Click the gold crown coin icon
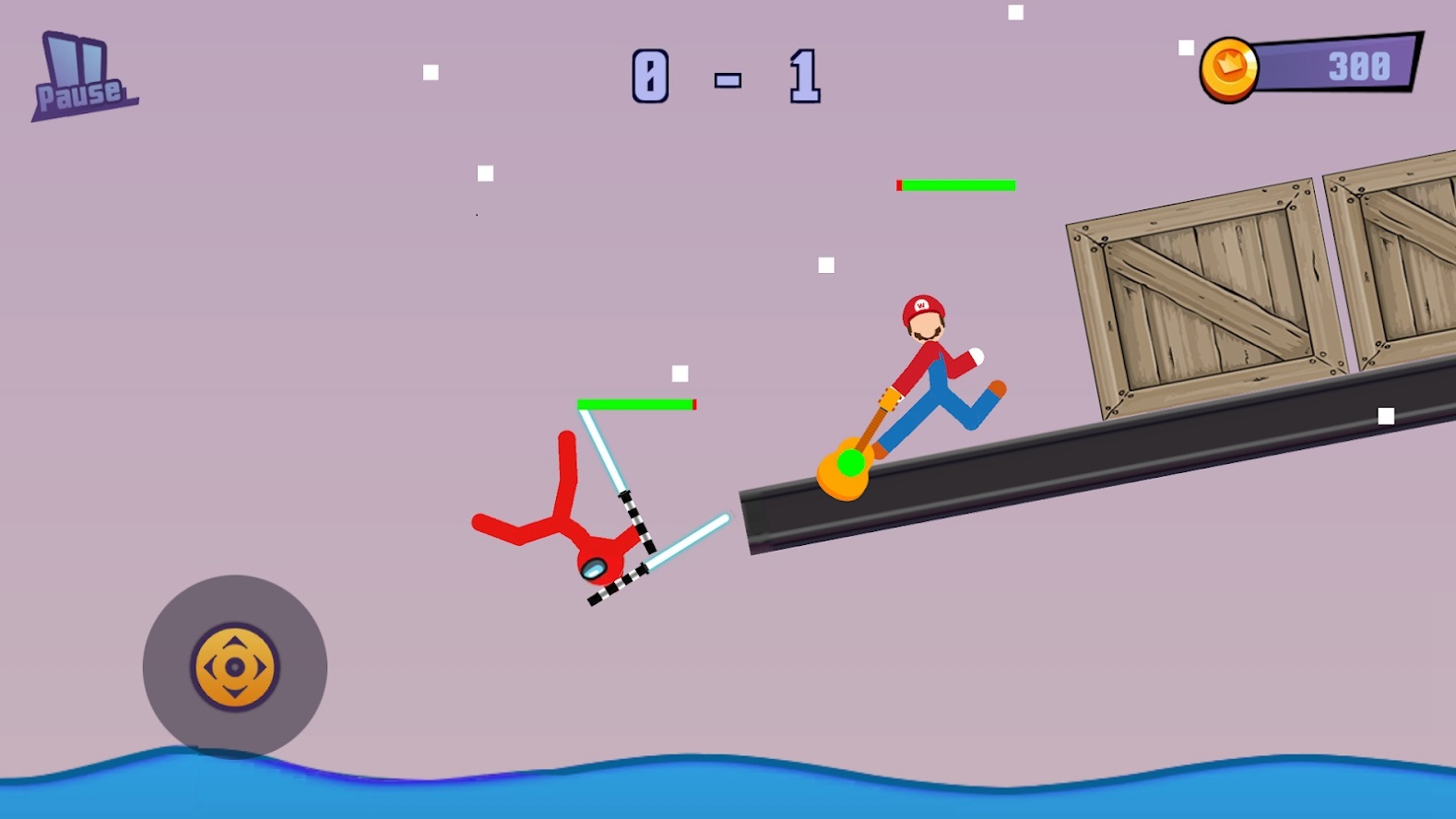This screenshot has height=819, width=1456. pos(1229,69)
